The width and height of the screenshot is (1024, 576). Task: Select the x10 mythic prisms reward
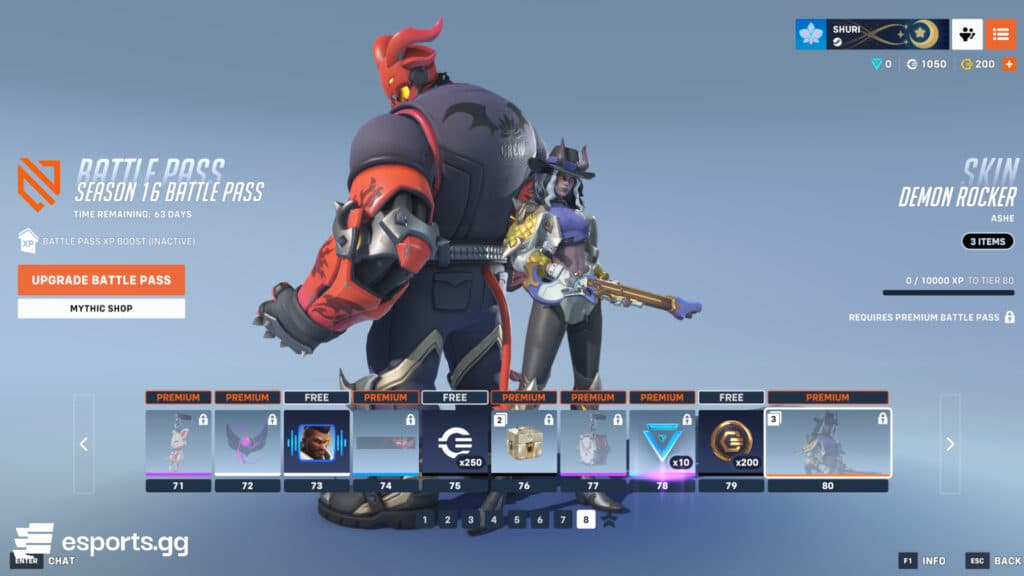pyautogui.click(x=662, y=441)
